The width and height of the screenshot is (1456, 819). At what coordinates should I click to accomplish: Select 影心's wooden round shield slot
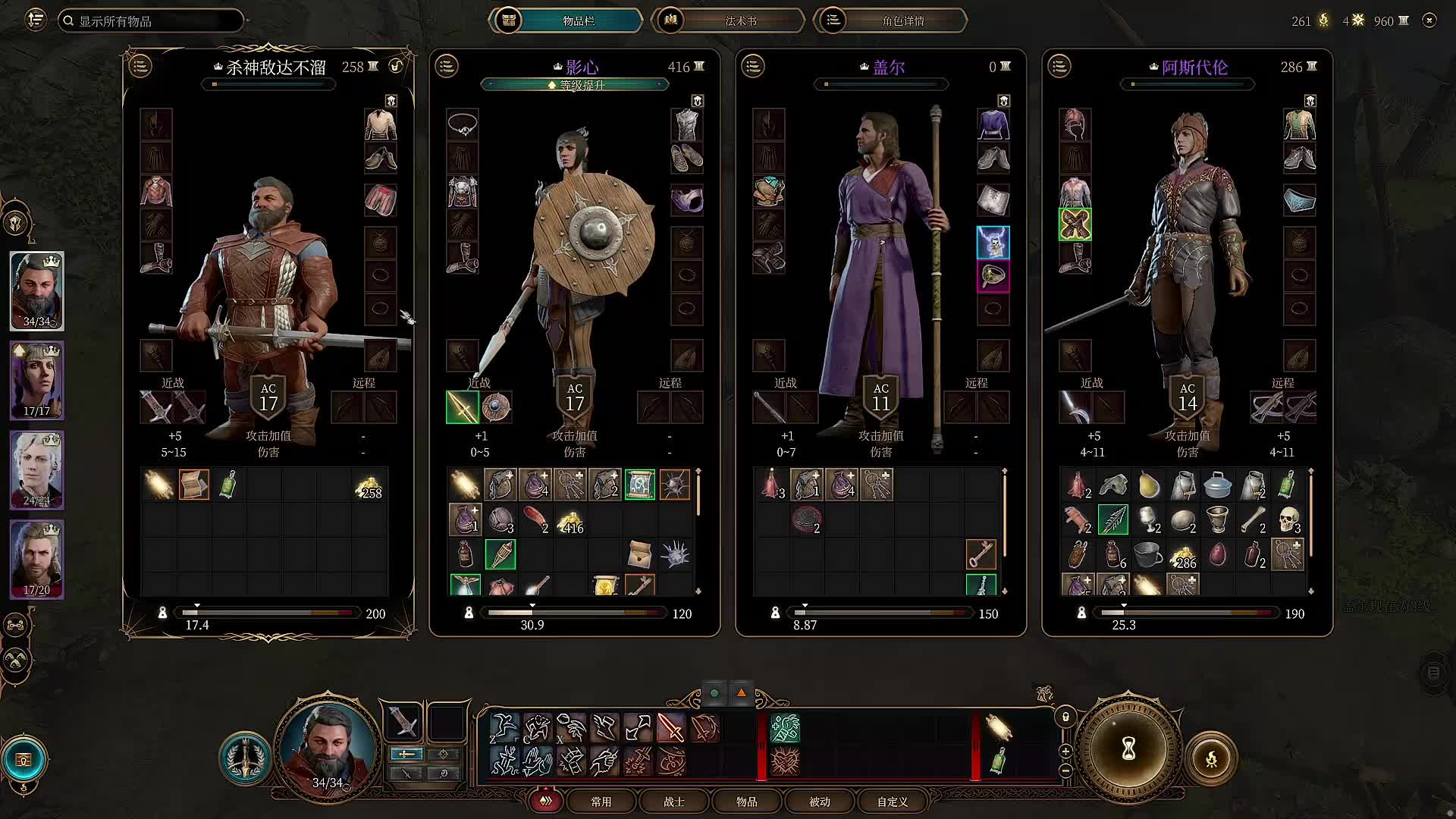tap(496, 407)
